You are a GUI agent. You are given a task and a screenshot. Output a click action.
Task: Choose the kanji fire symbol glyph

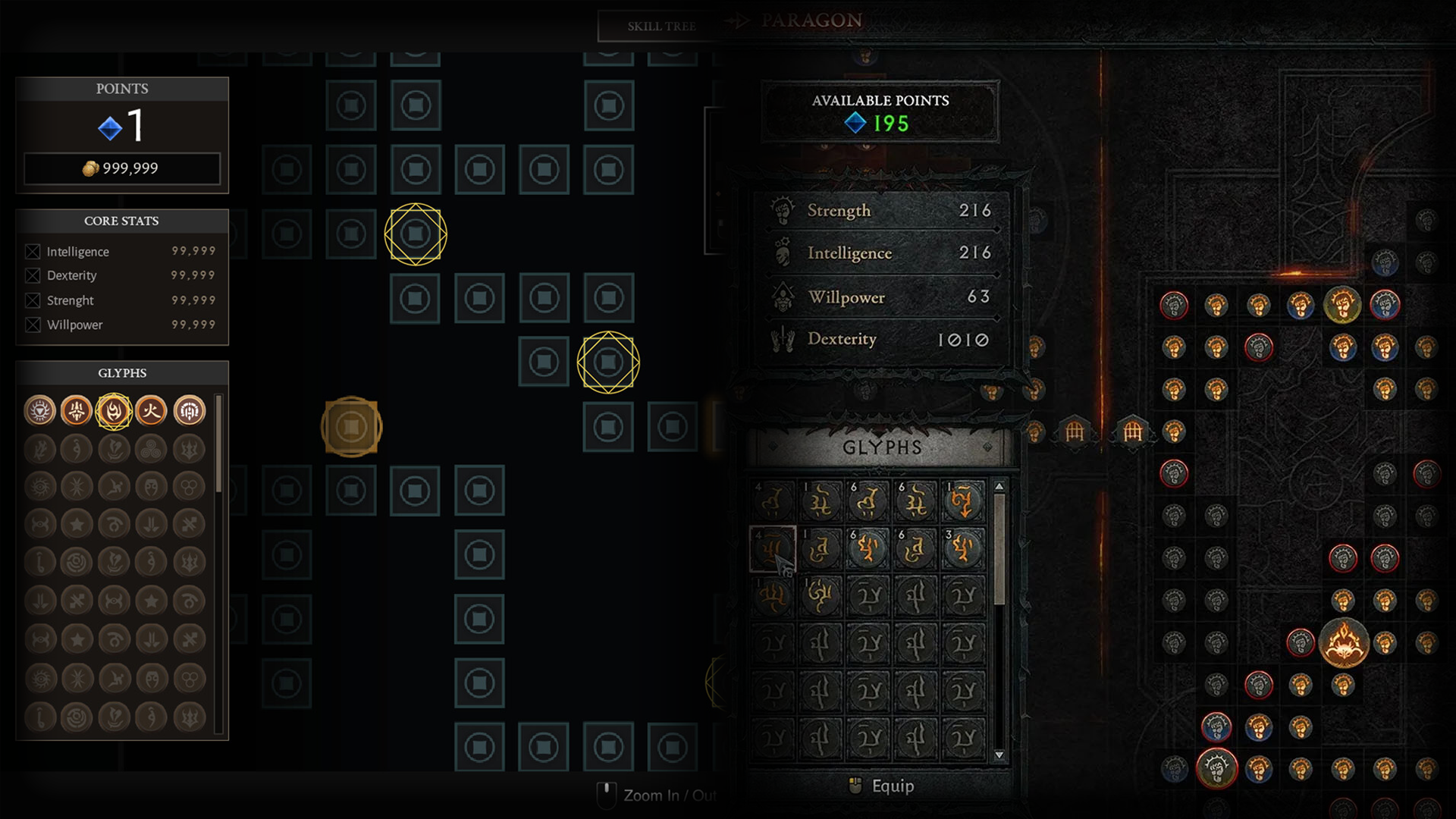tap(151, 411)
